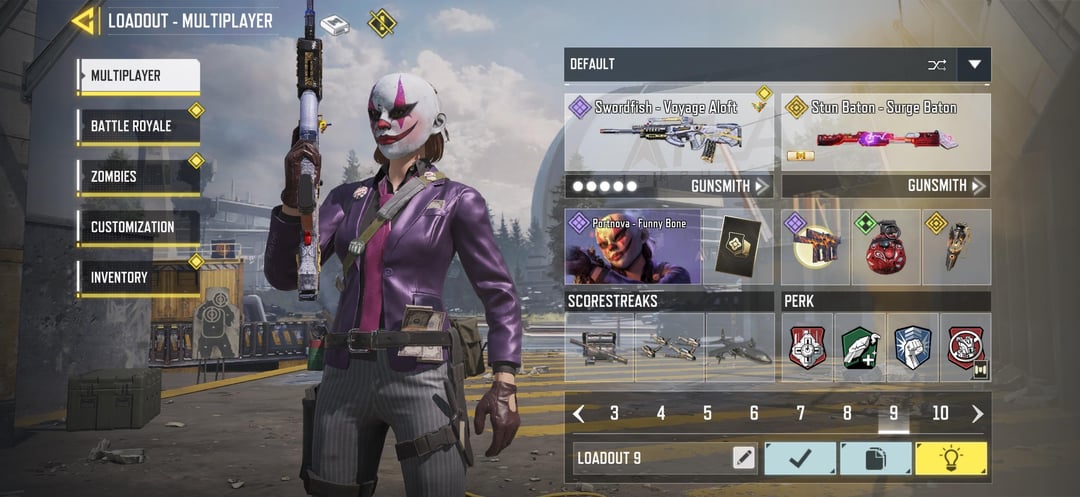The height and width of the screenshot is (497, 1080).
Task: Select the Stun Baton - Surge Baton secondary
Action: point(885,132)
